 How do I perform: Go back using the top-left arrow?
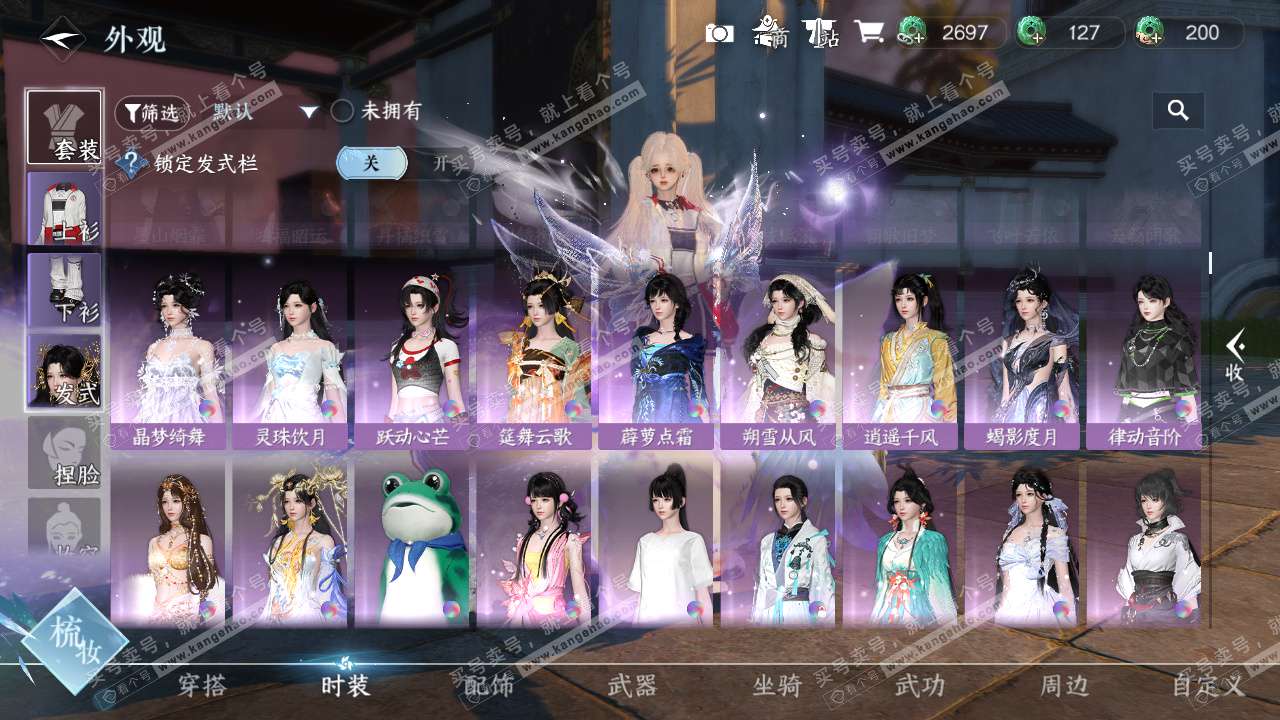[x=62, y=38]
